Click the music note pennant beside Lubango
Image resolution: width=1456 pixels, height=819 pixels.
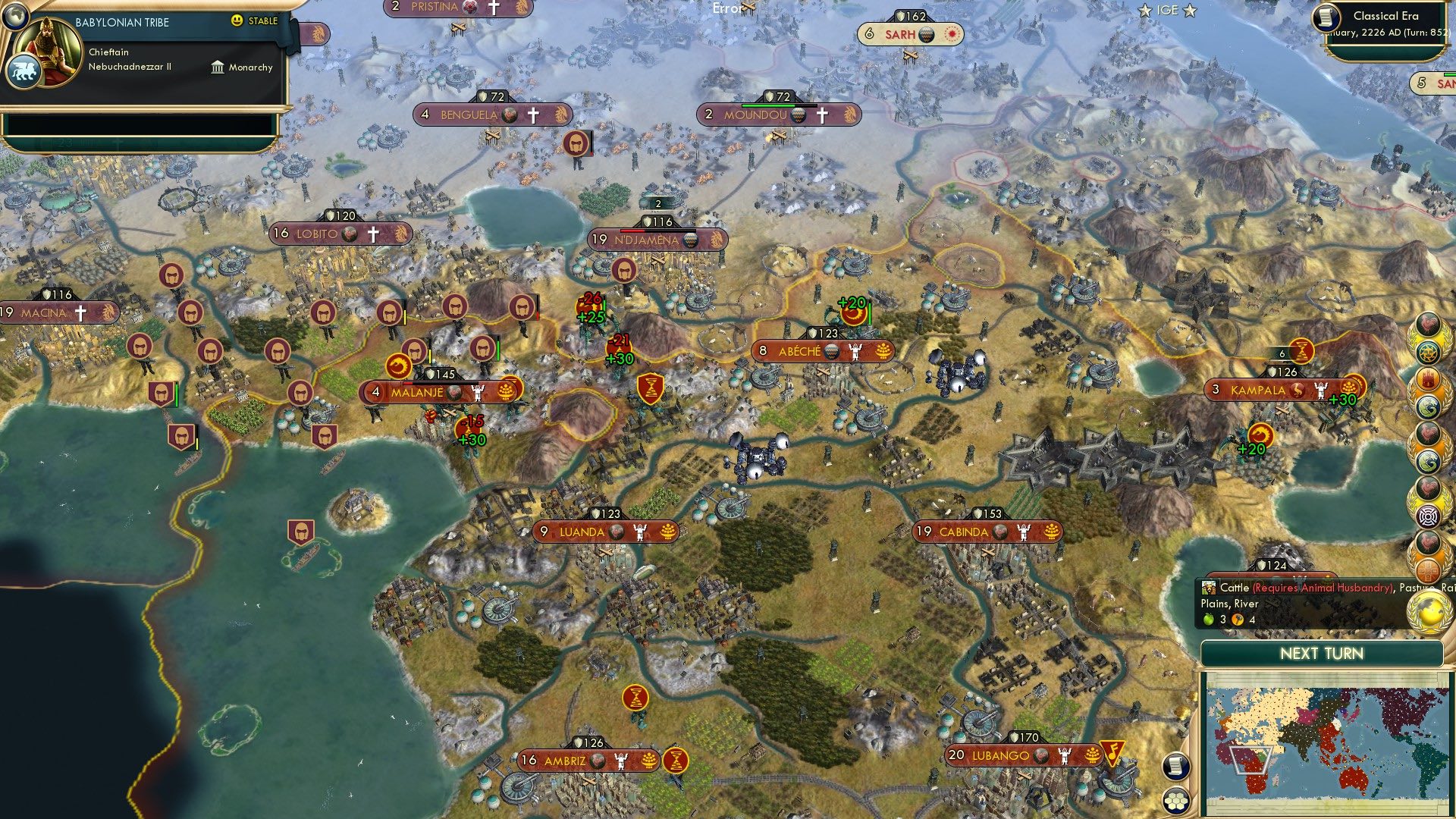click(x=1112, y=753)
